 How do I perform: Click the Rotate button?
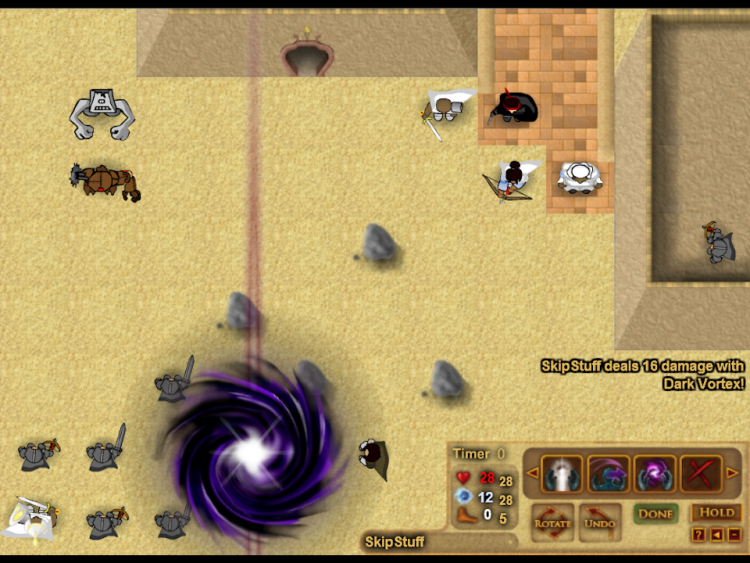[x=552, y=521]
